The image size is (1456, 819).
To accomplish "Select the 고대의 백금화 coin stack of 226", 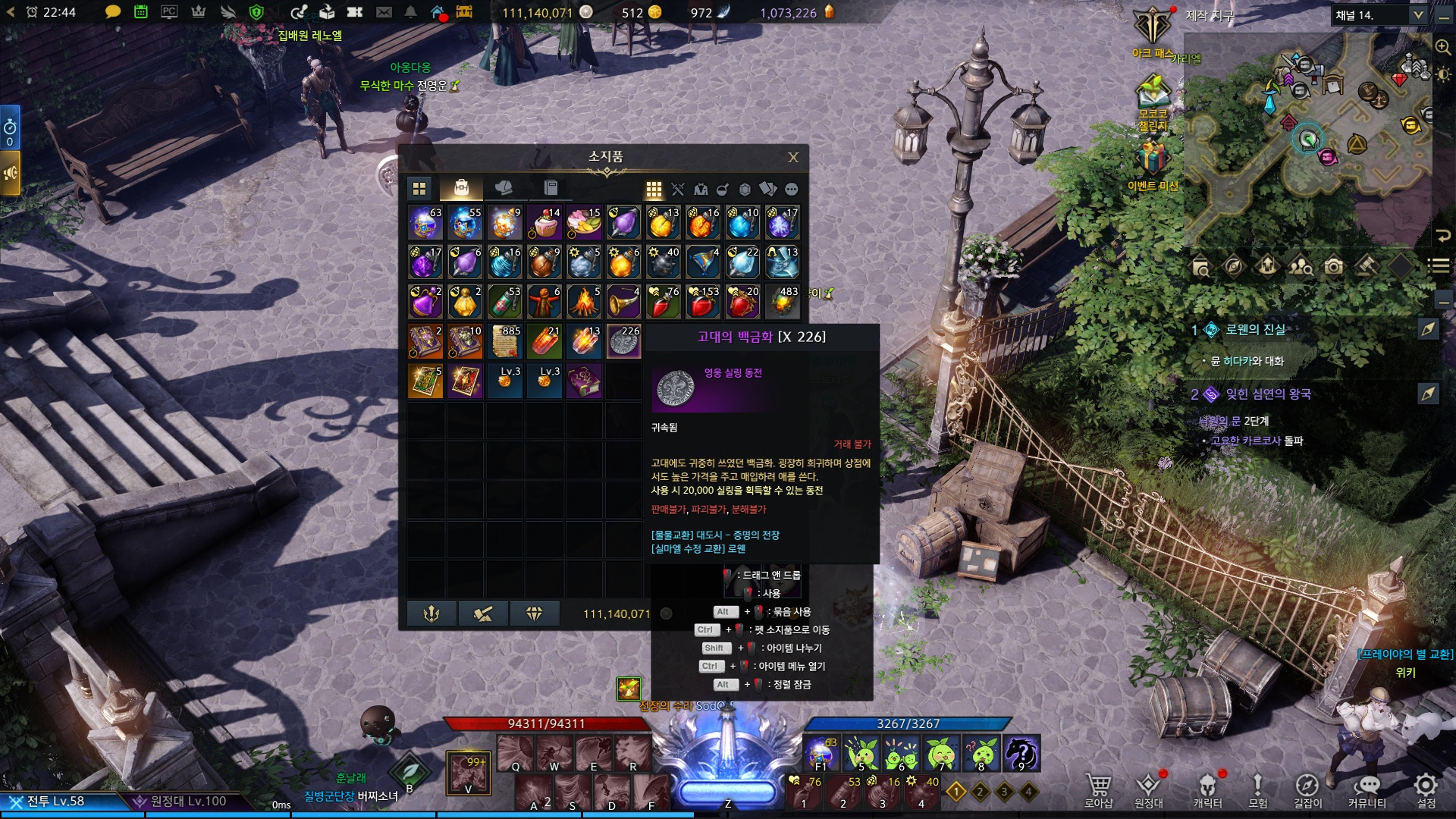I will click(x=623, y=342).
